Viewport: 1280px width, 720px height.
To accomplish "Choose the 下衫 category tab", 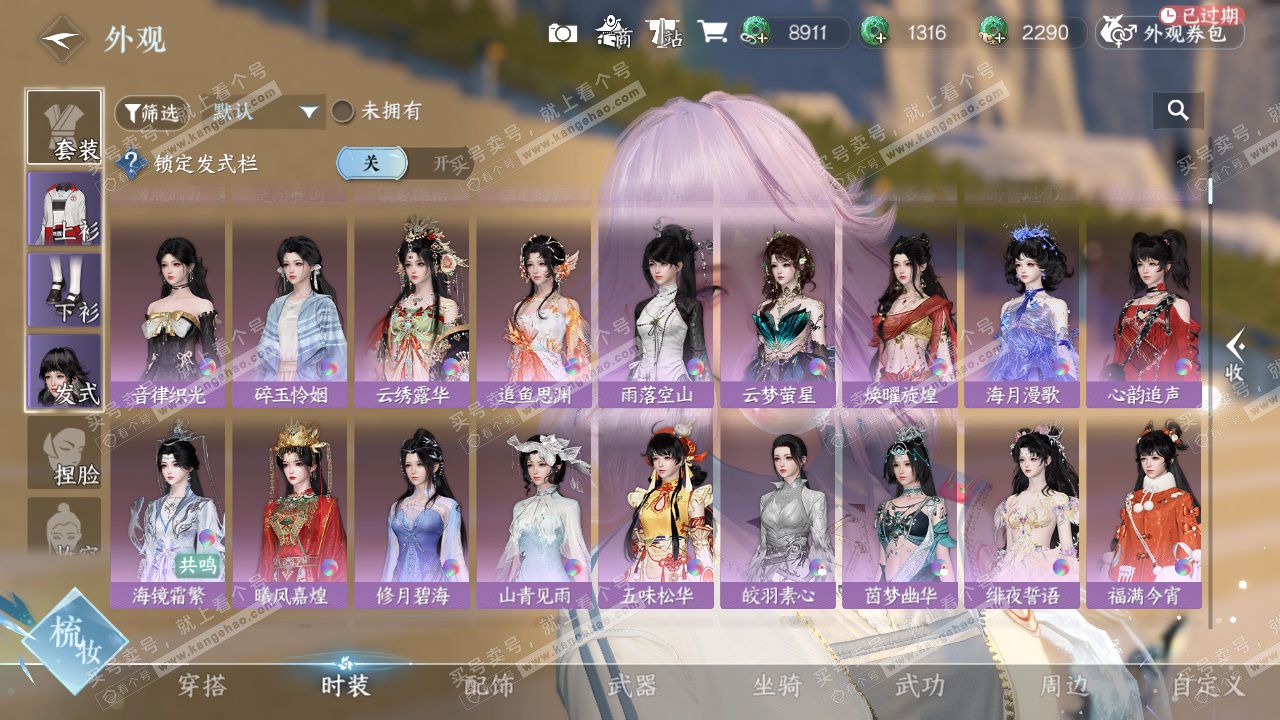I will click(x=64, y=290).
